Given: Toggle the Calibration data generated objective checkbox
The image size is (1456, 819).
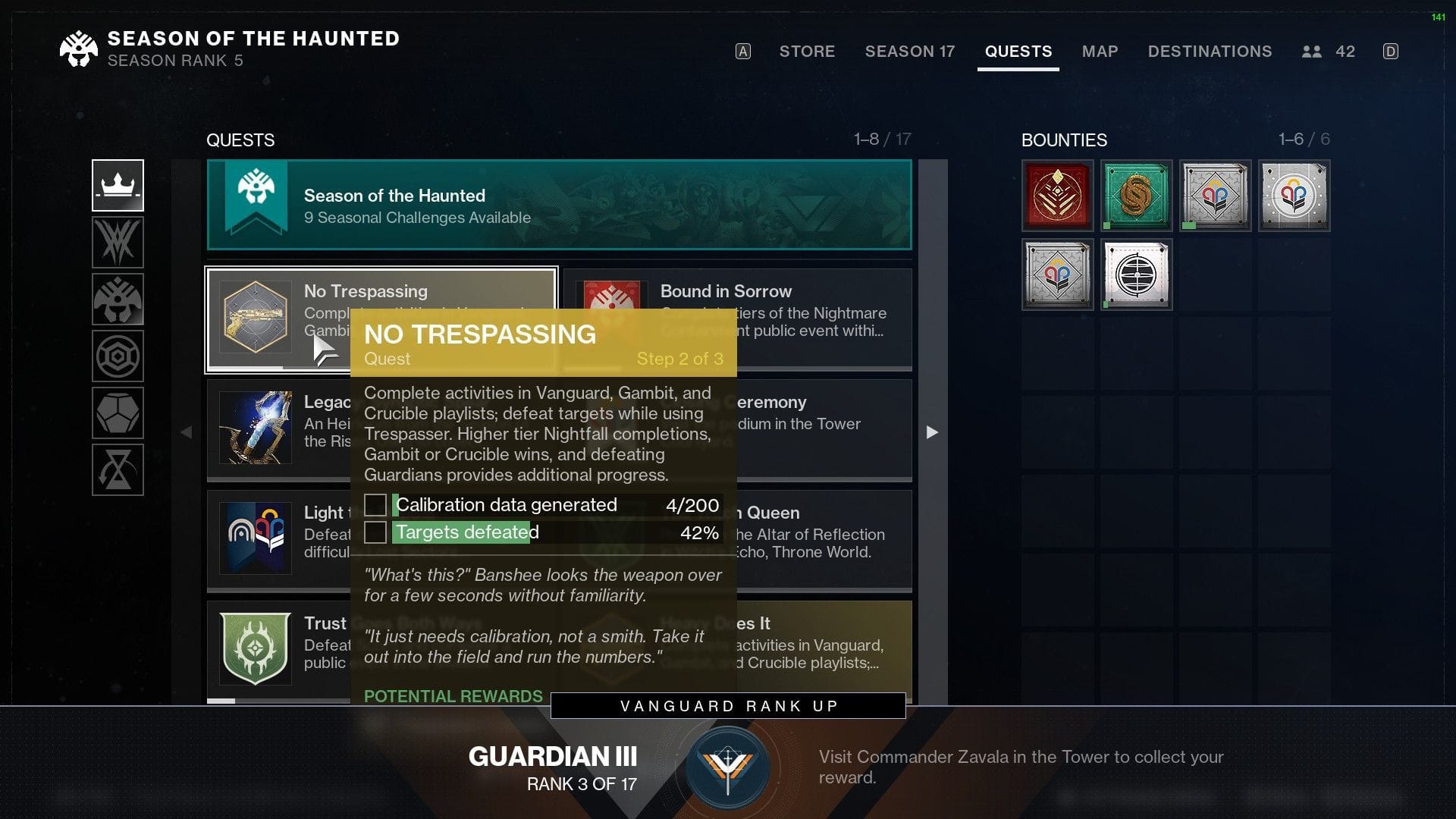Looking at the screenshot, I should (377, 504).
